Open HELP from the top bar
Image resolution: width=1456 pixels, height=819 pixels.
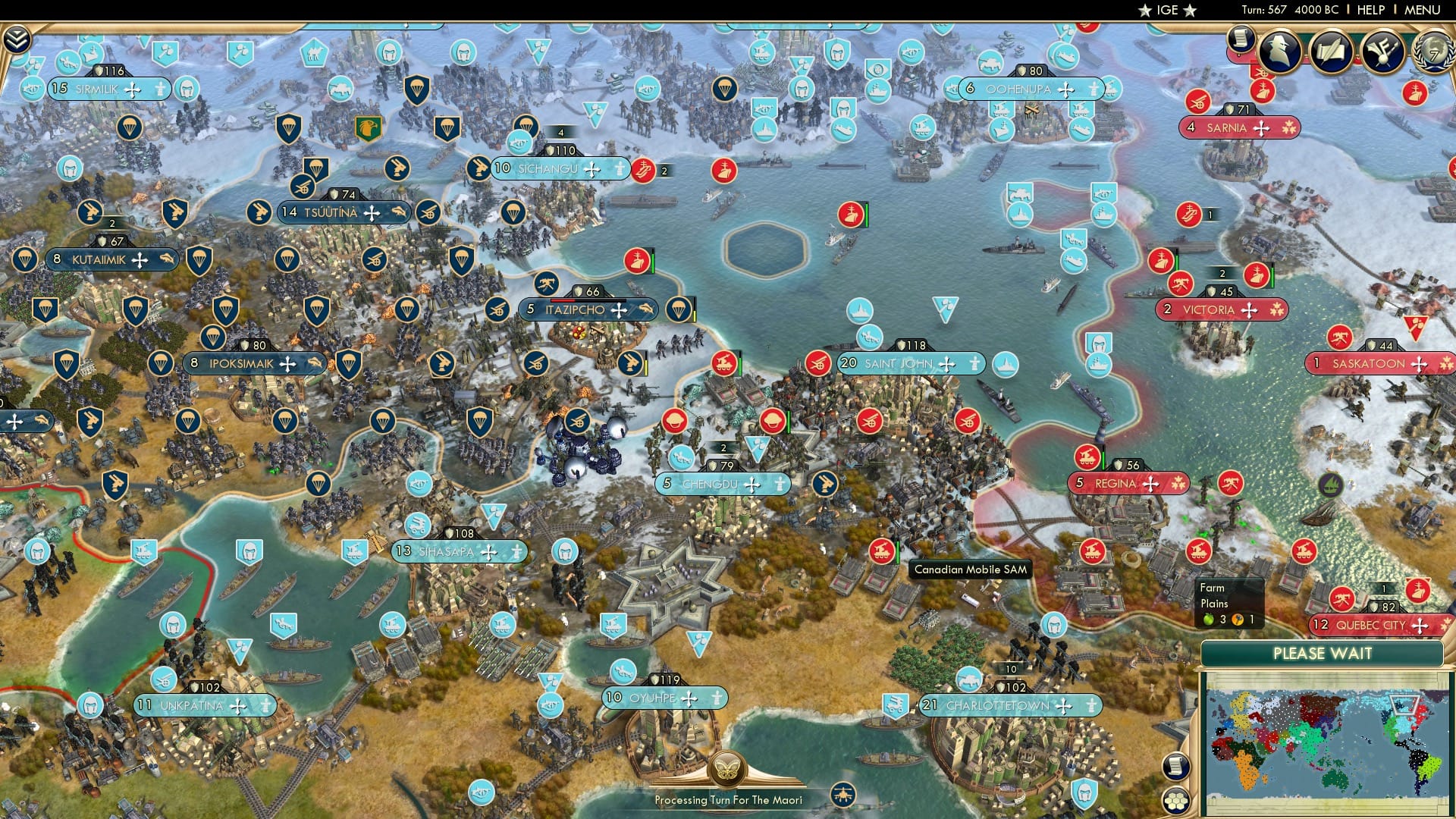(1370, 10)
